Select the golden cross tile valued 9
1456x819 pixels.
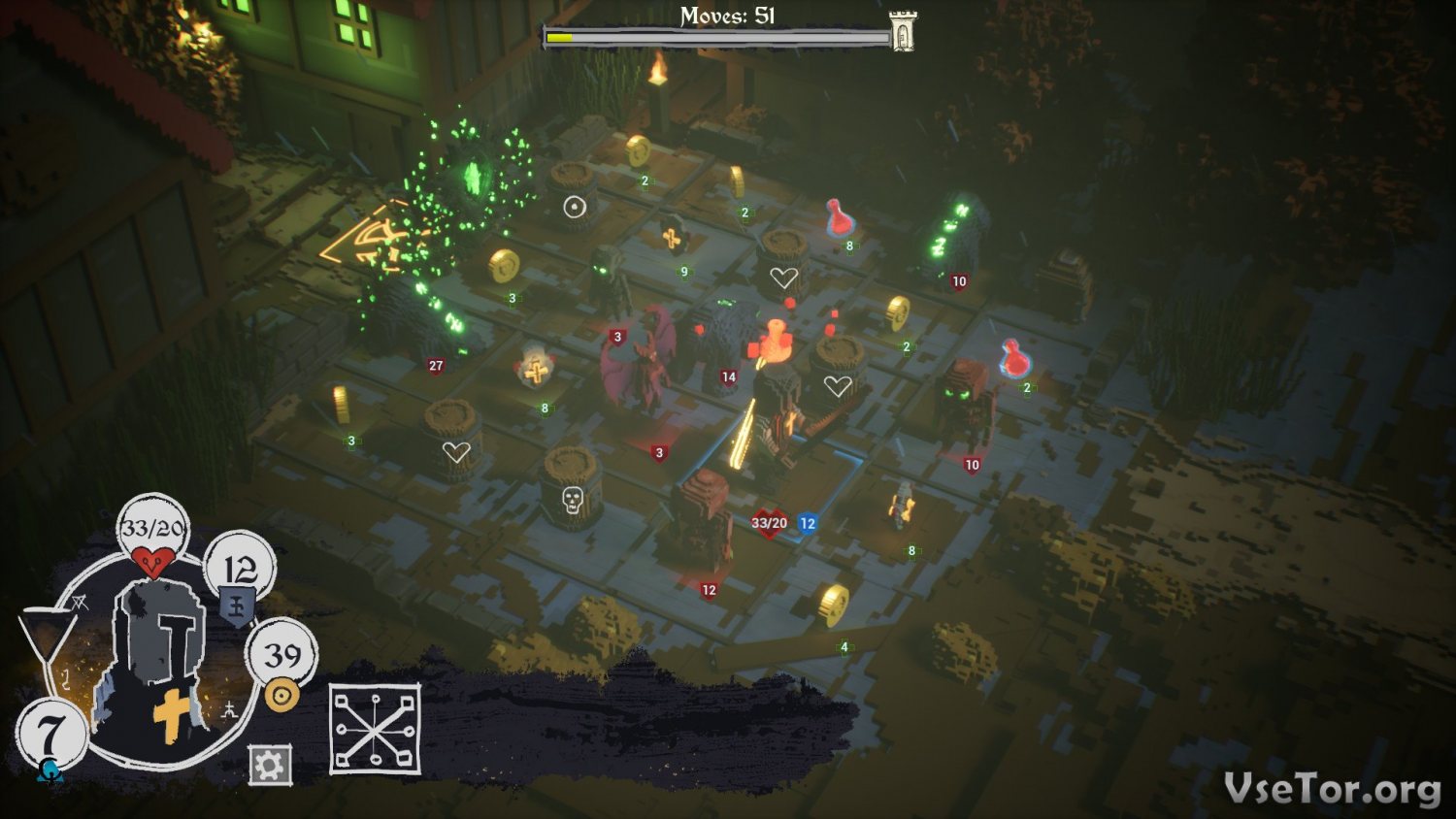671,238
